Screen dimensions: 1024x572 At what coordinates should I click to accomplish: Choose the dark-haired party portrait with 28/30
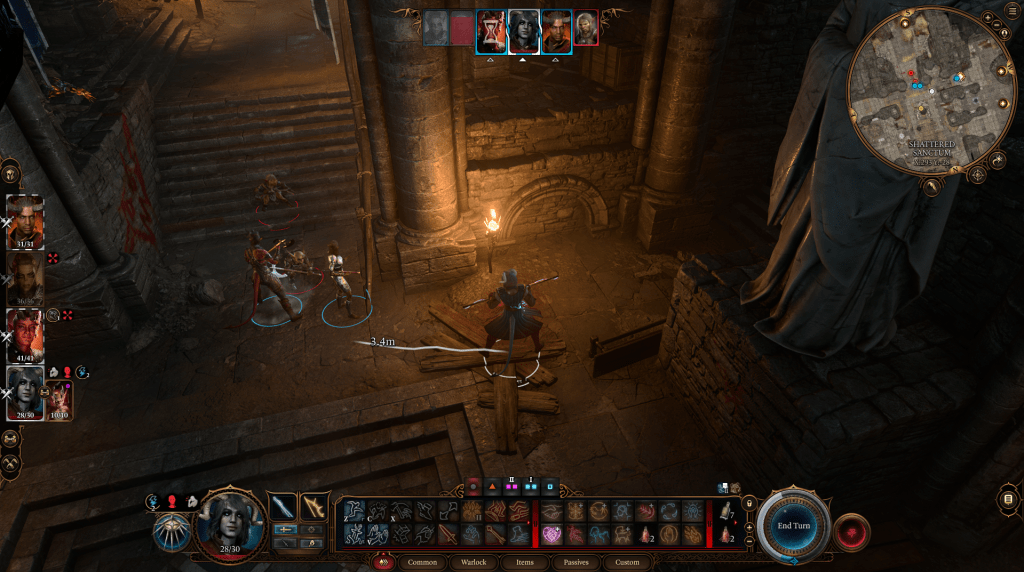click(x=25, y=392)
